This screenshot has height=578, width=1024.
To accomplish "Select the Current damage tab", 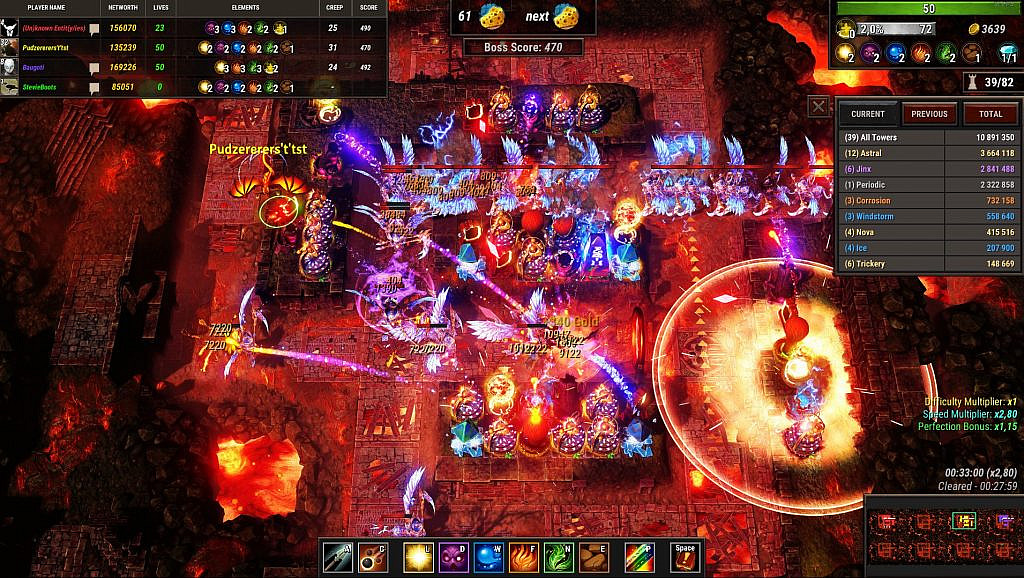I will click(868, 114).
